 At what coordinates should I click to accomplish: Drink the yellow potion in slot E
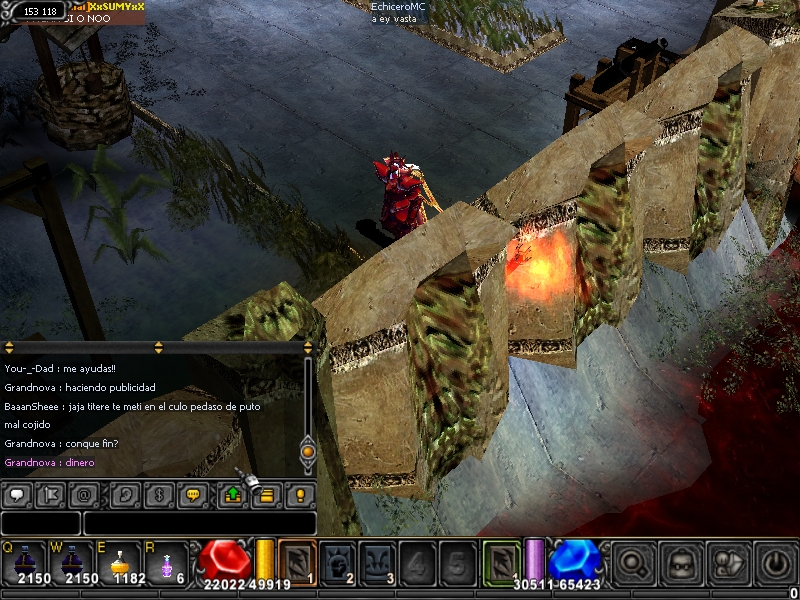(118, 562)
